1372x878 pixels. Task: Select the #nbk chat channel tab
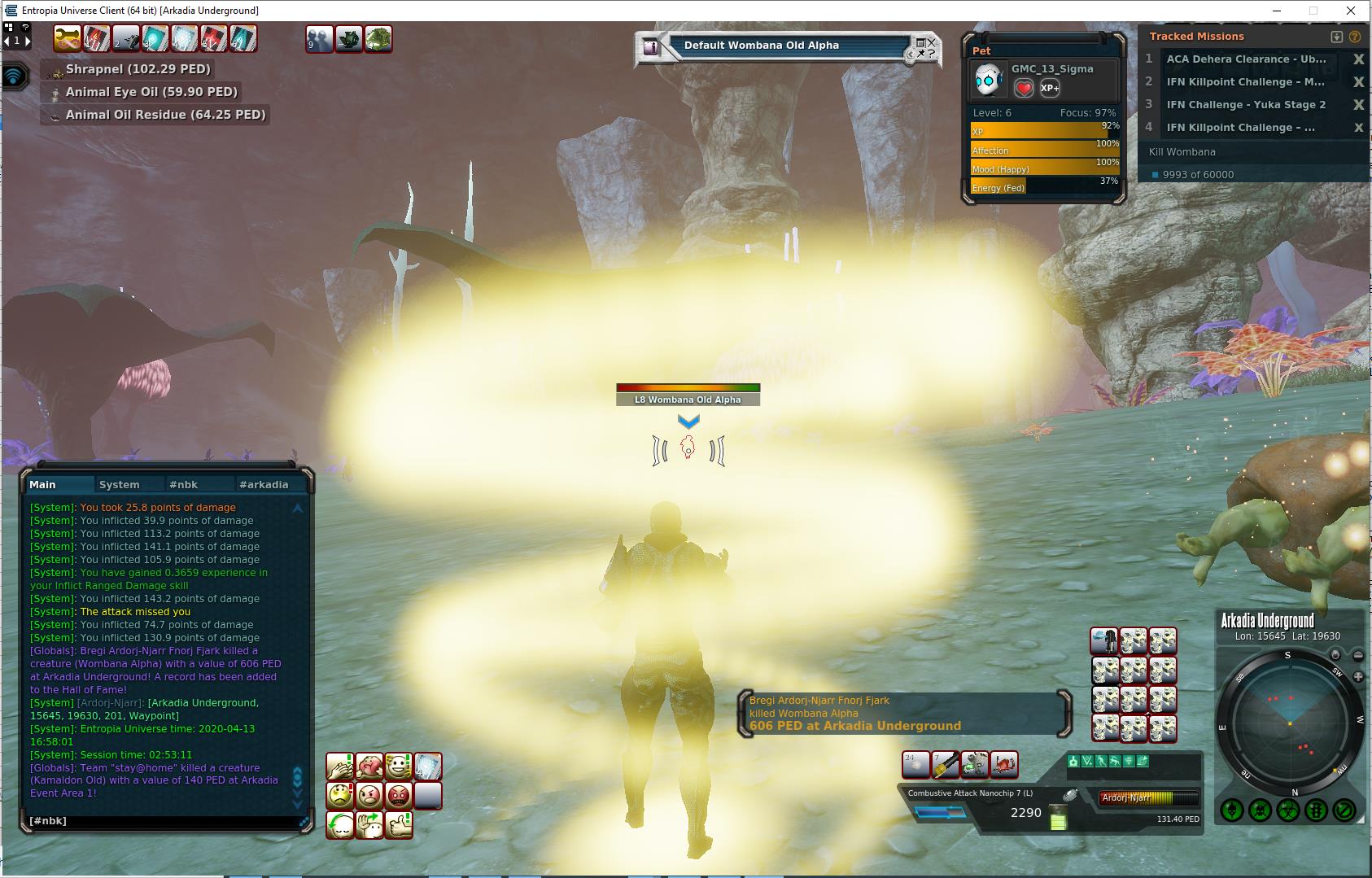coord(183,484)
